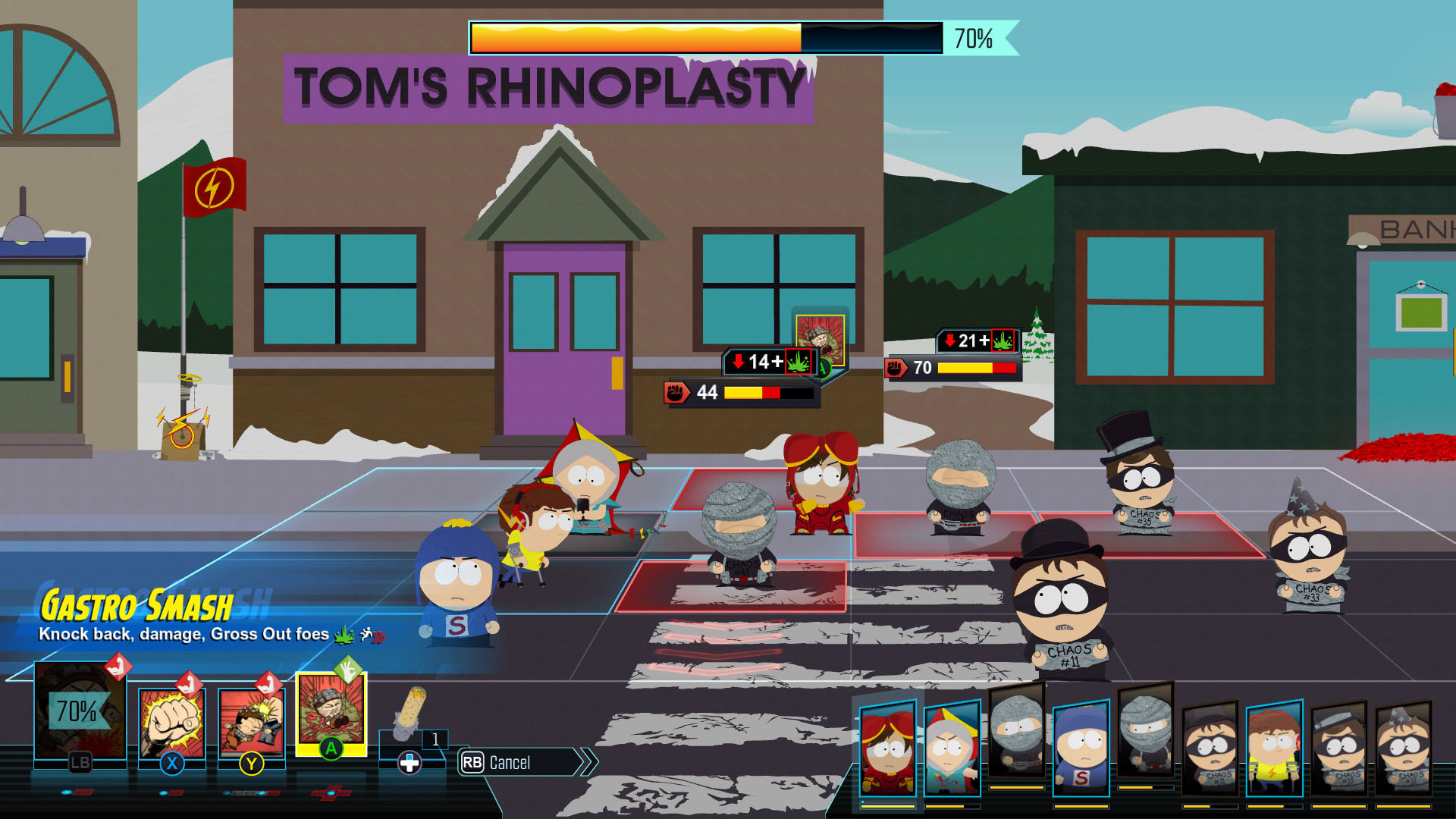Select Fastpass's yellow-shirt turn portrait
The height and width of the screenshot is (819, 1456).
[1274, 748]
